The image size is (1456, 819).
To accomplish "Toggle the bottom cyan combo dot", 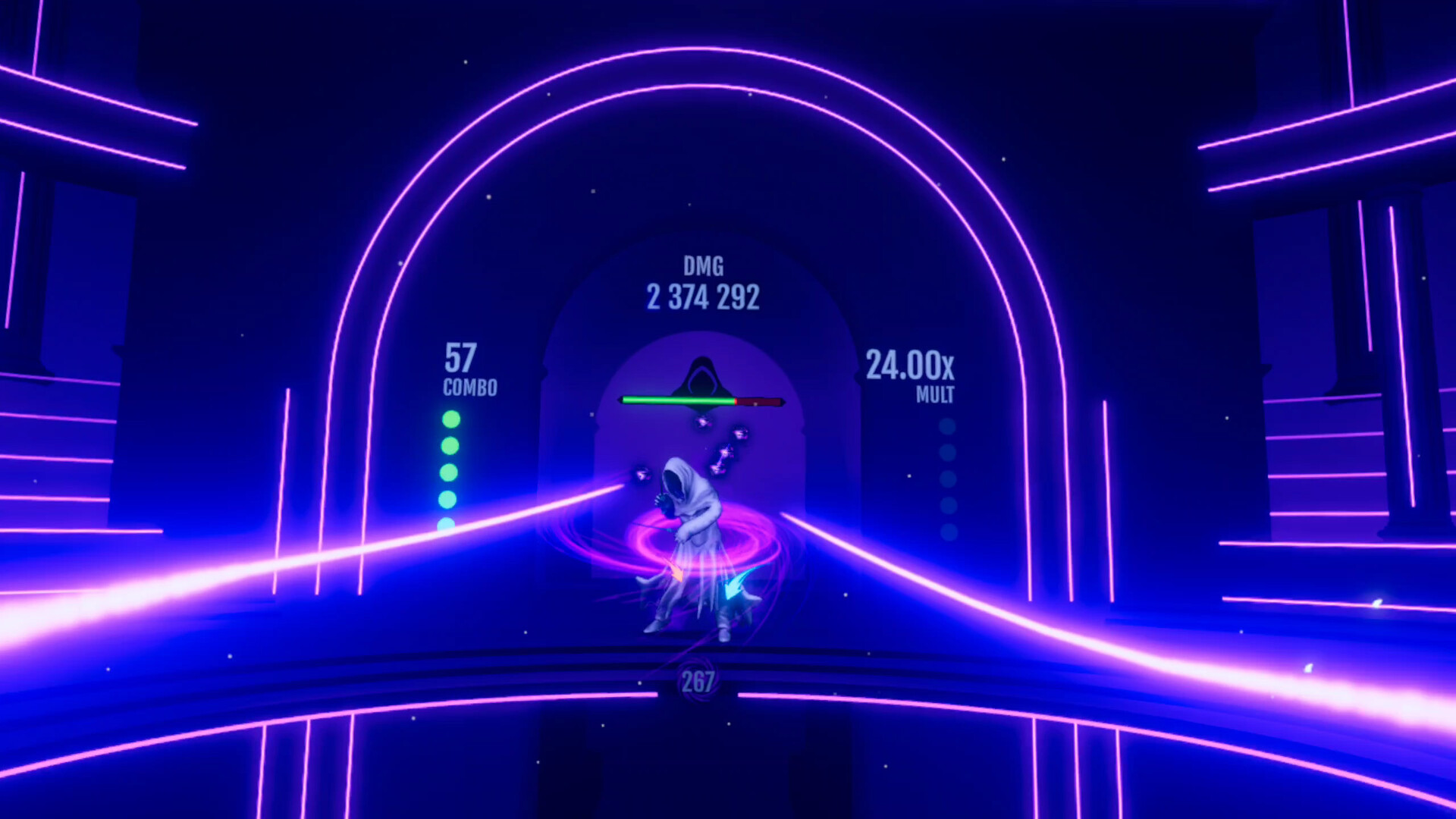I will (445, 523).
